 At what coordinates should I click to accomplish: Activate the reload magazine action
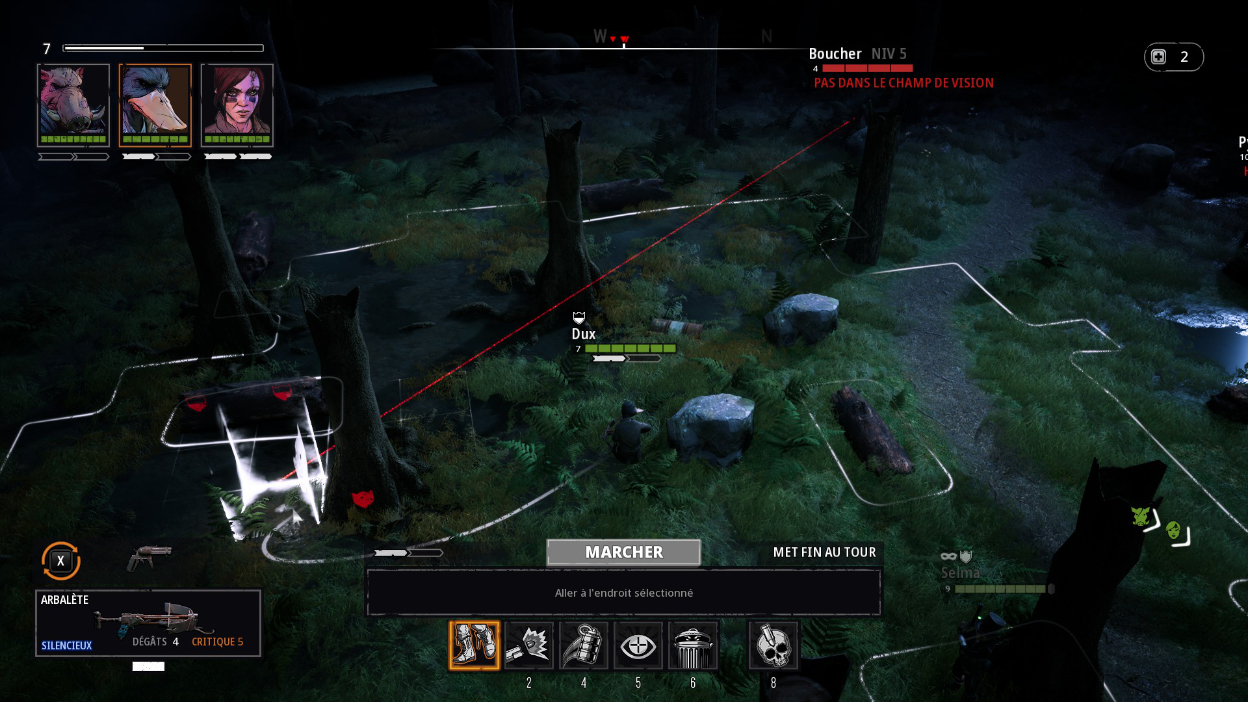point(529,645)
